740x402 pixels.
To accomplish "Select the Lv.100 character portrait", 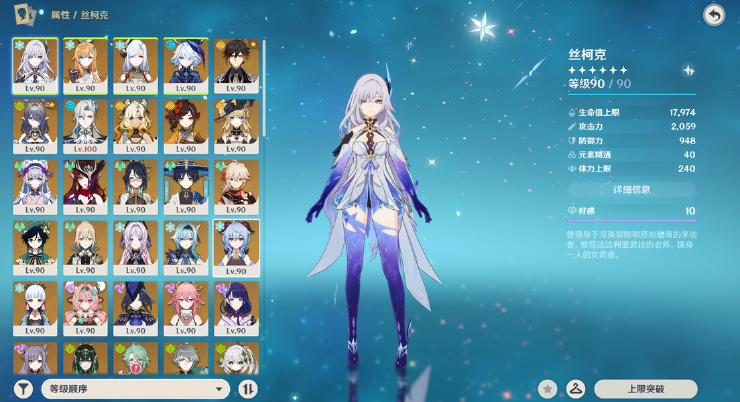I will [86, 125].
